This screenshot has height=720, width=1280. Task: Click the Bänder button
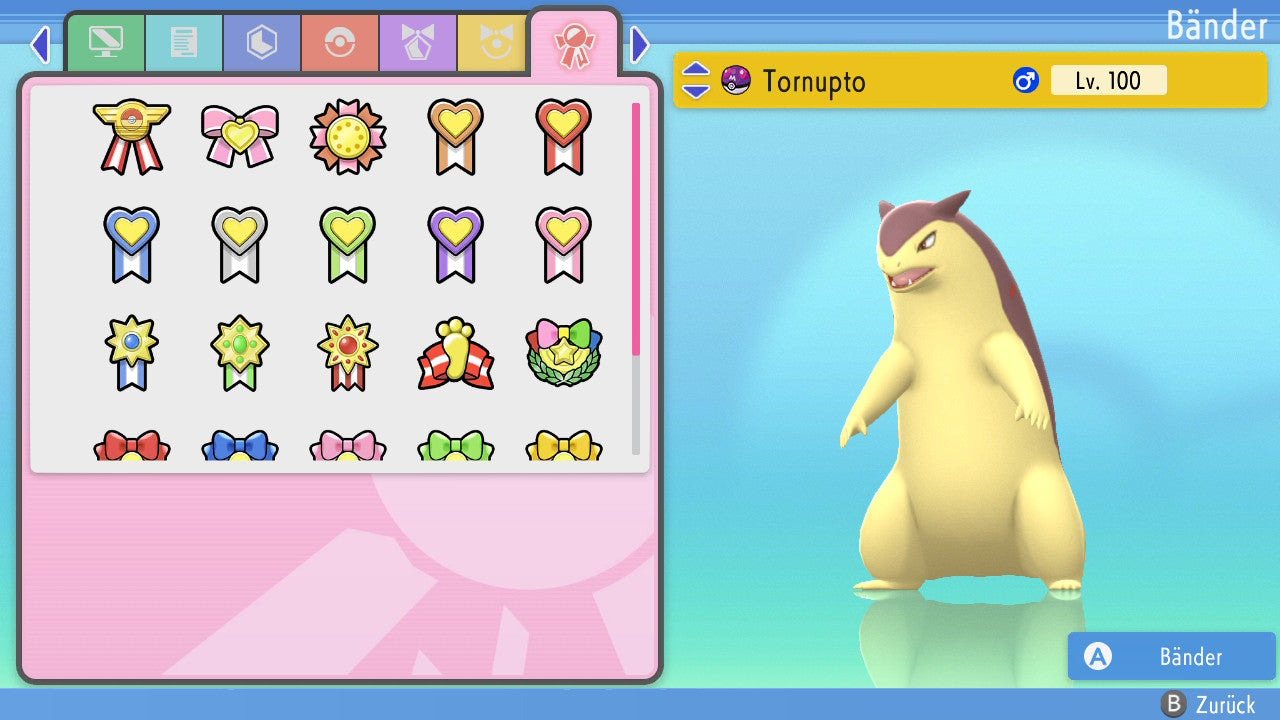(1171, 657)
